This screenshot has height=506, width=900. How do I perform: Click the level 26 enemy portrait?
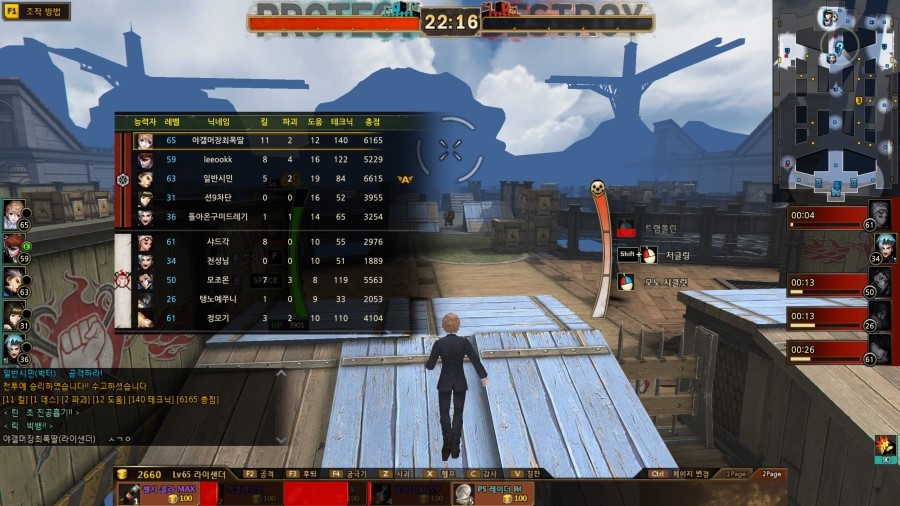point(880,314)
